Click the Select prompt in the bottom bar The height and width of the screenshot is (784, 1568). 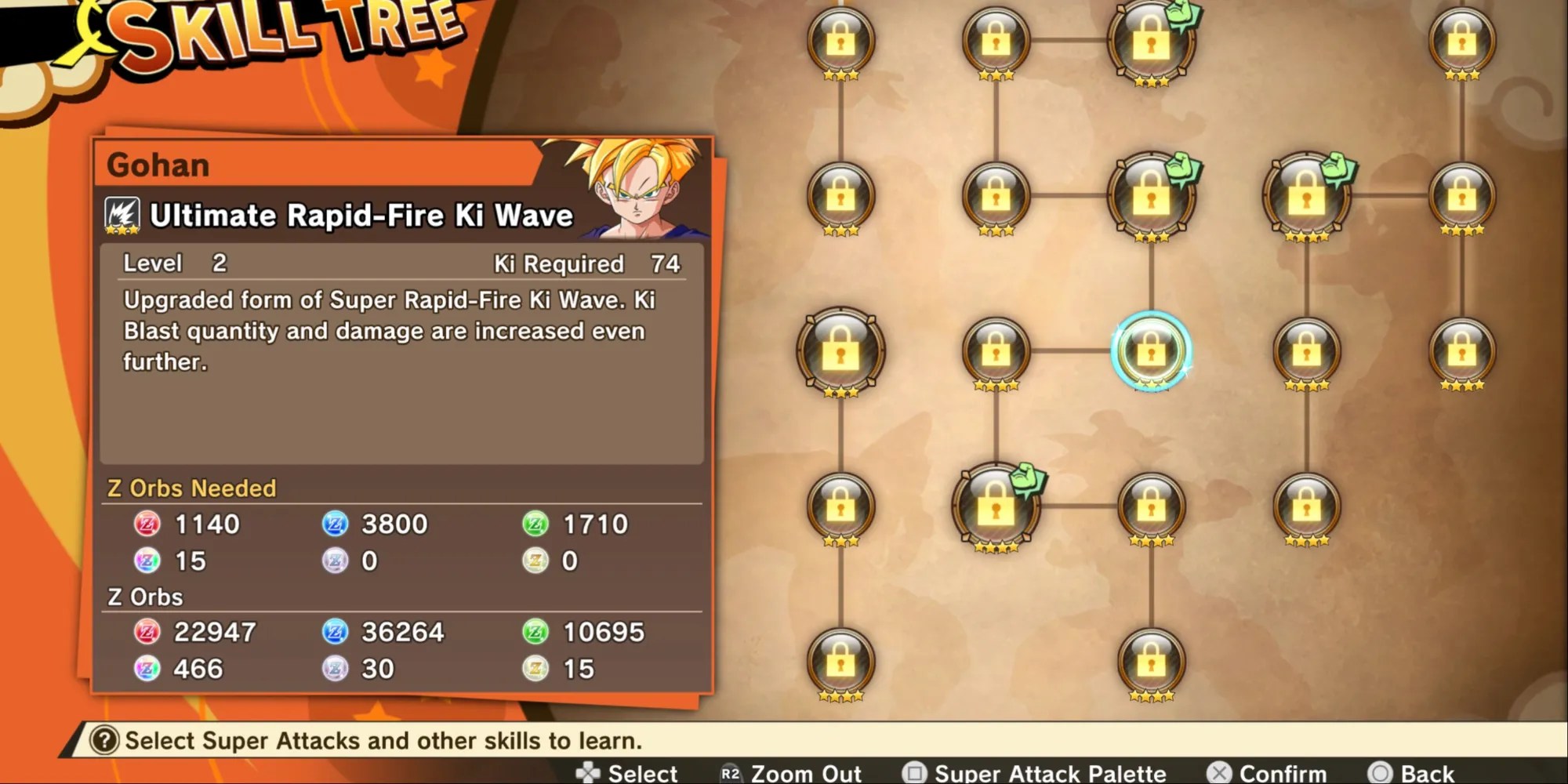coord(635,772)
